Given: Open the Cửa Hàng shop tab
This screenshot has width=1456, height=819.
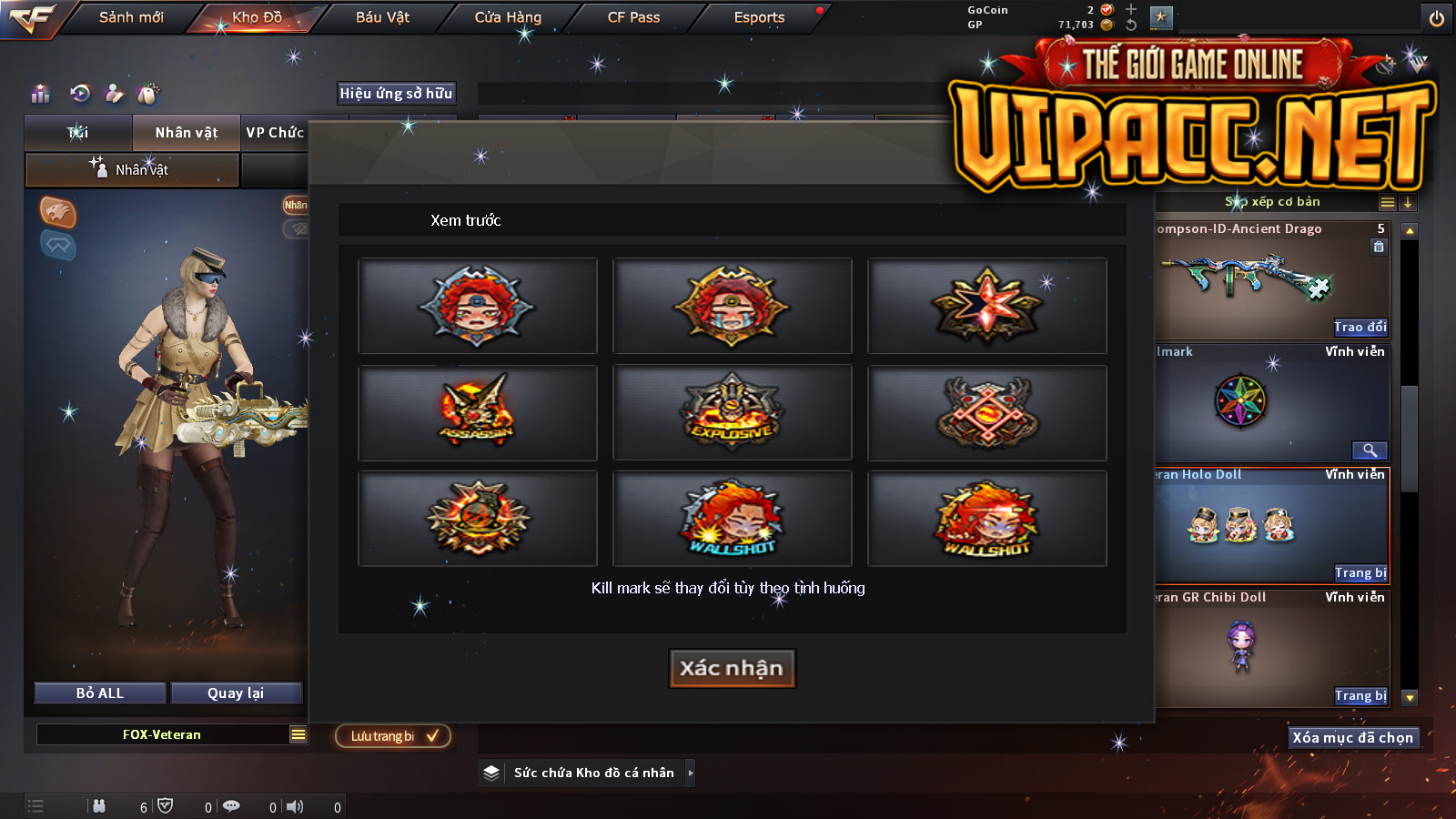Looking at the screenshot, I should coord(508,17).
